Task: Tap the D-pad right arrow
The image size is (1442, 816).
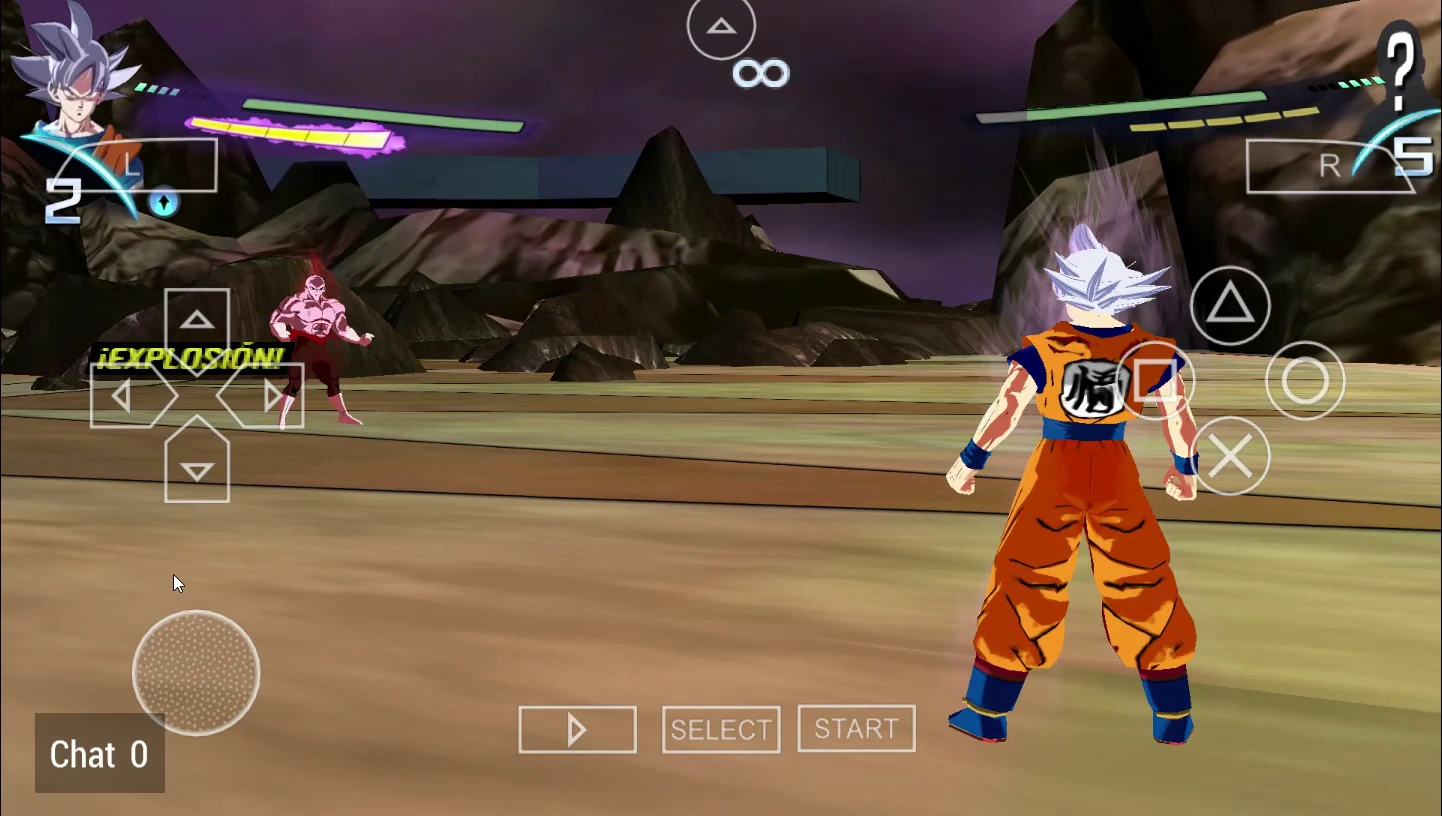Action: (x=269, y=397)
